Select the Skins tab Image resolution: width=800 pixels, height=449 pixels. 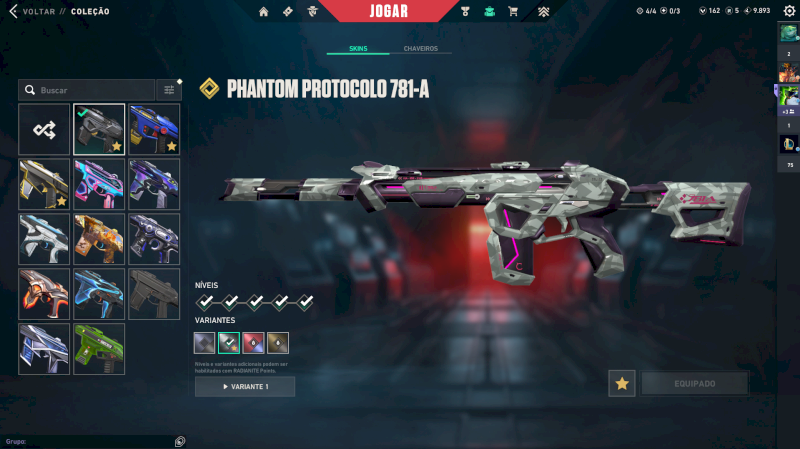[x=358, y=48]
